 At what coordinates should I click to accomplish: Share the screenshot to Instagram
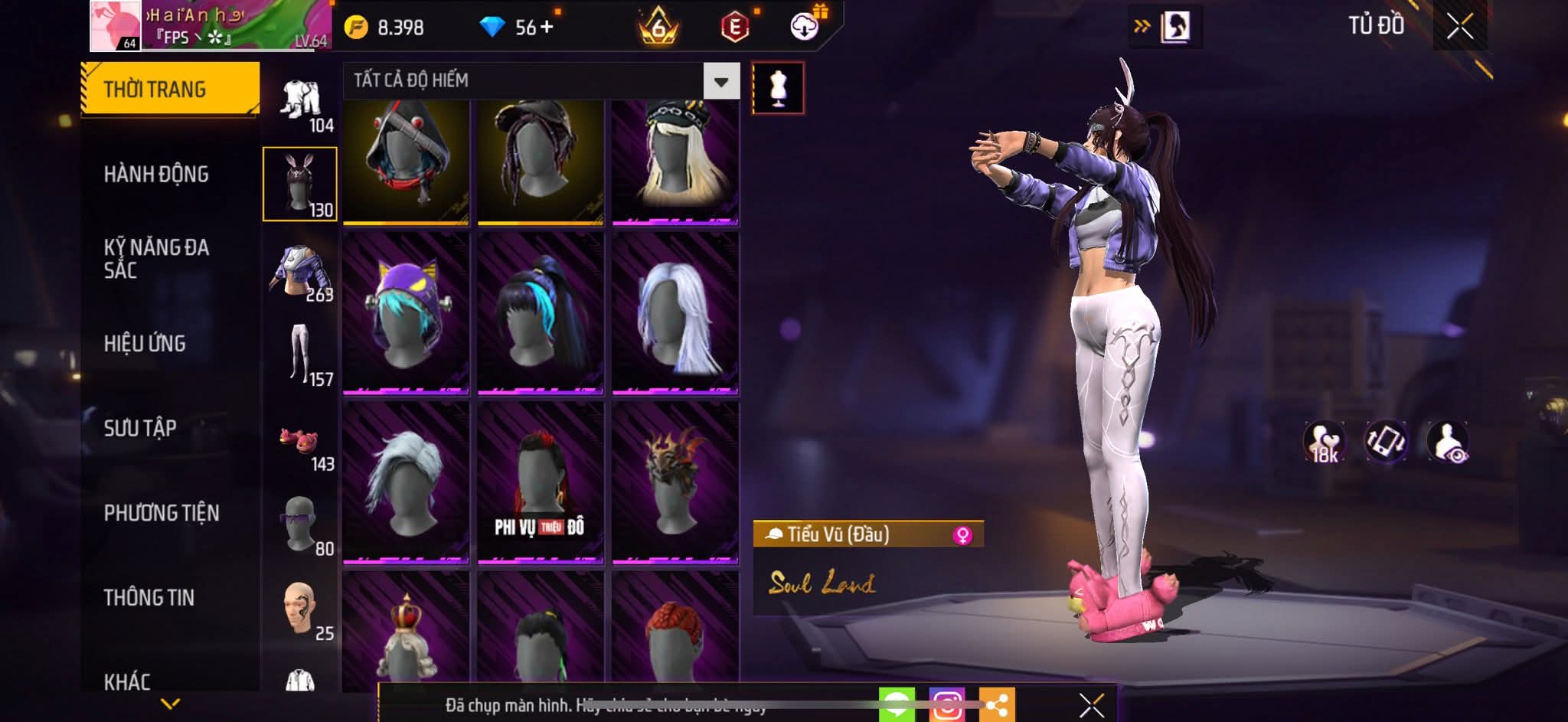coord(946,704)
